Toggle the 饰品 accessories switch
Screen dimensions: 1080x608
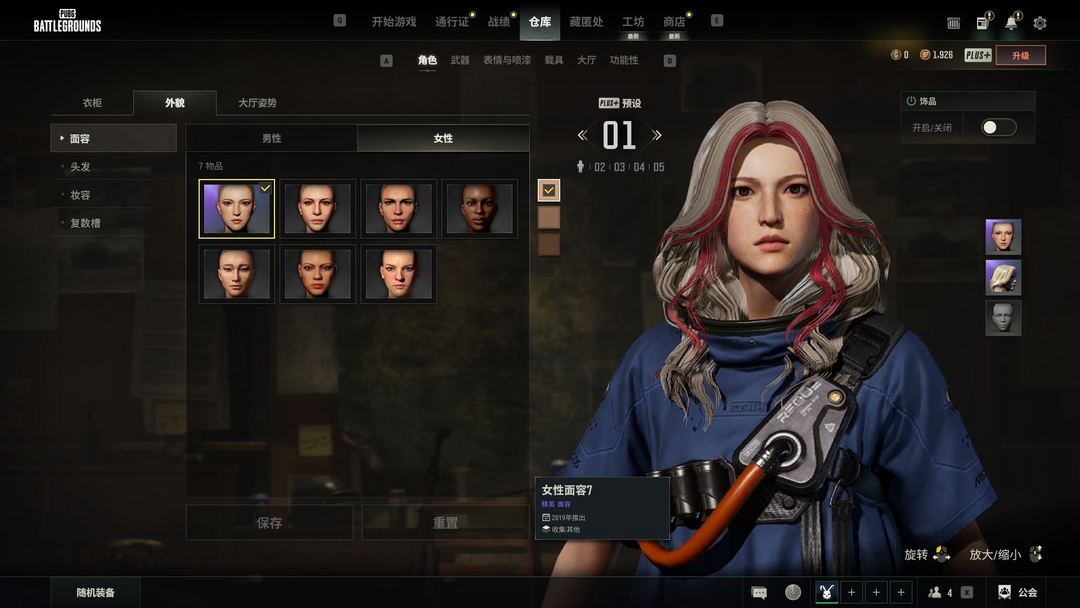coord(998,128)
